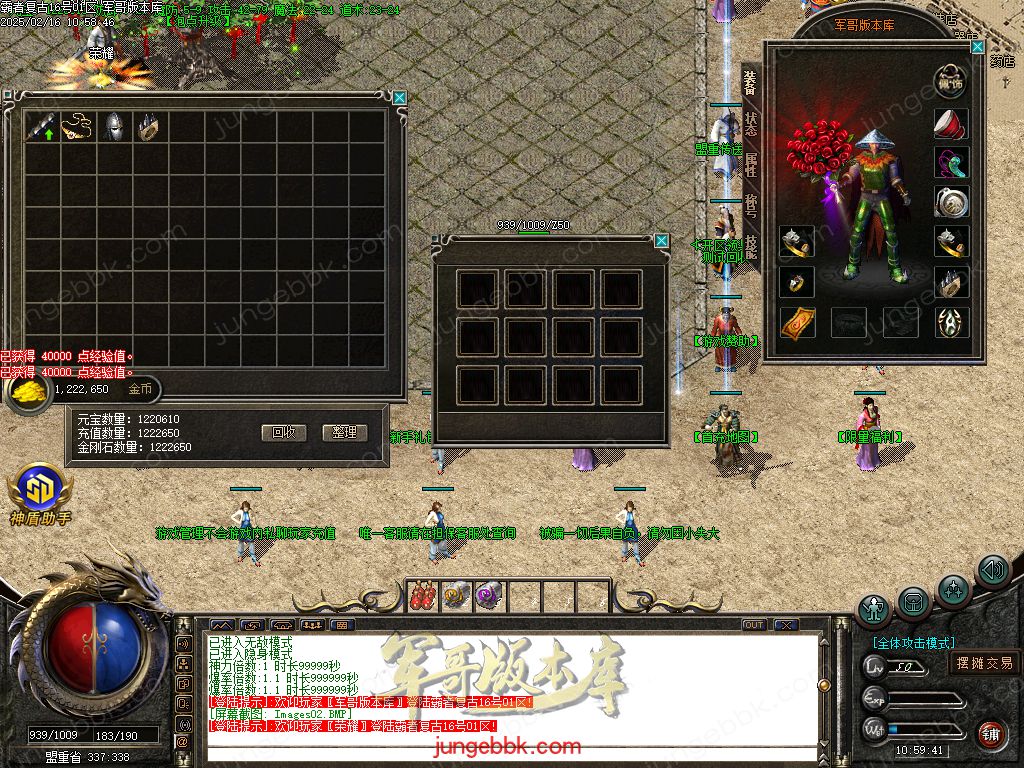Select the silver medal equipment slot
The width and height of the screenshot is (1024, 768).
click(951, 201)
